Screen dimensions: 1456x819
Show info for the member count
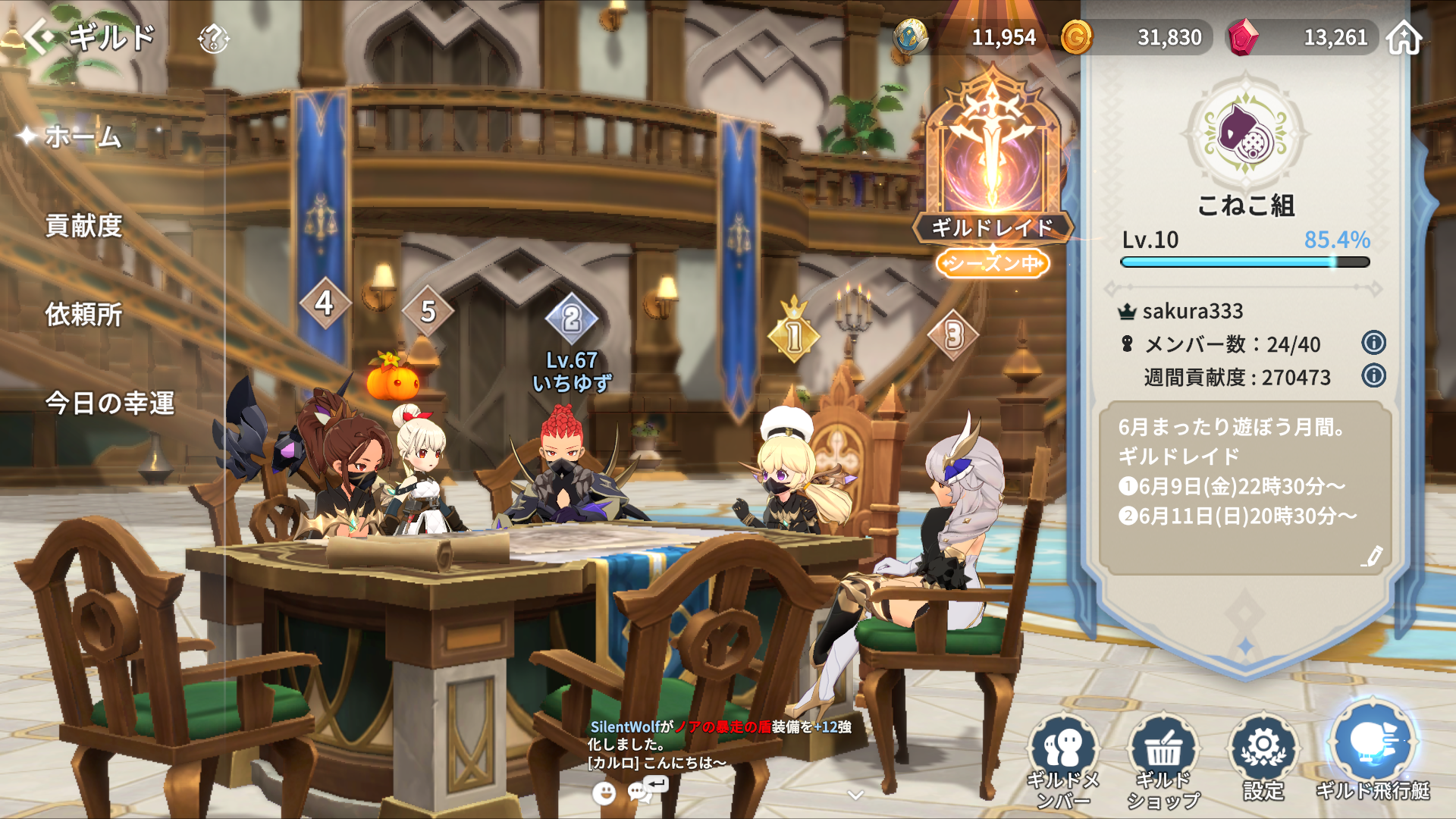(1373, 343)
